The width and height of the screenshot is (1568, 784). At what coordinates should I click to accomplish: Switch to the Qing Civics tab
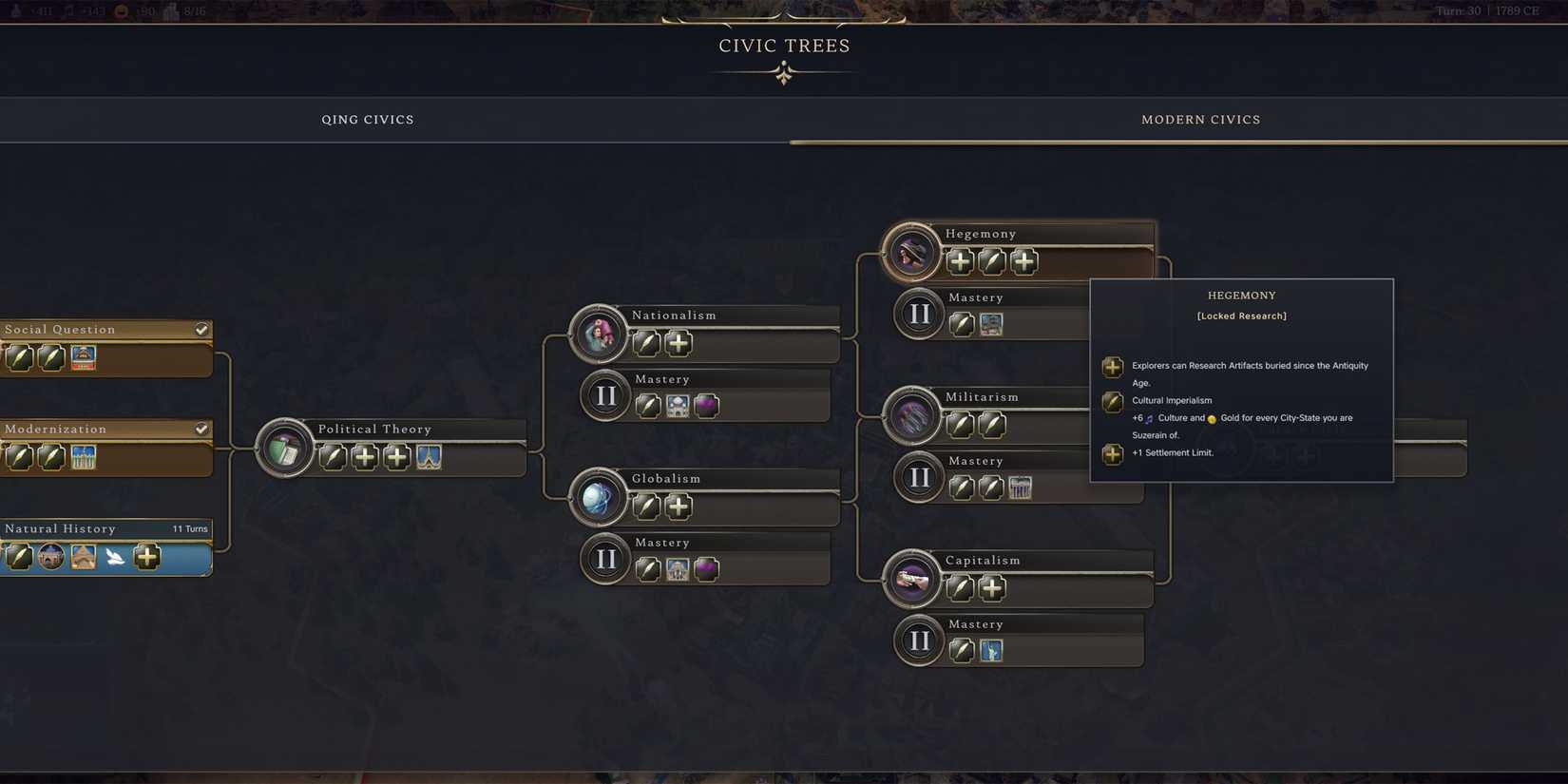368,119
